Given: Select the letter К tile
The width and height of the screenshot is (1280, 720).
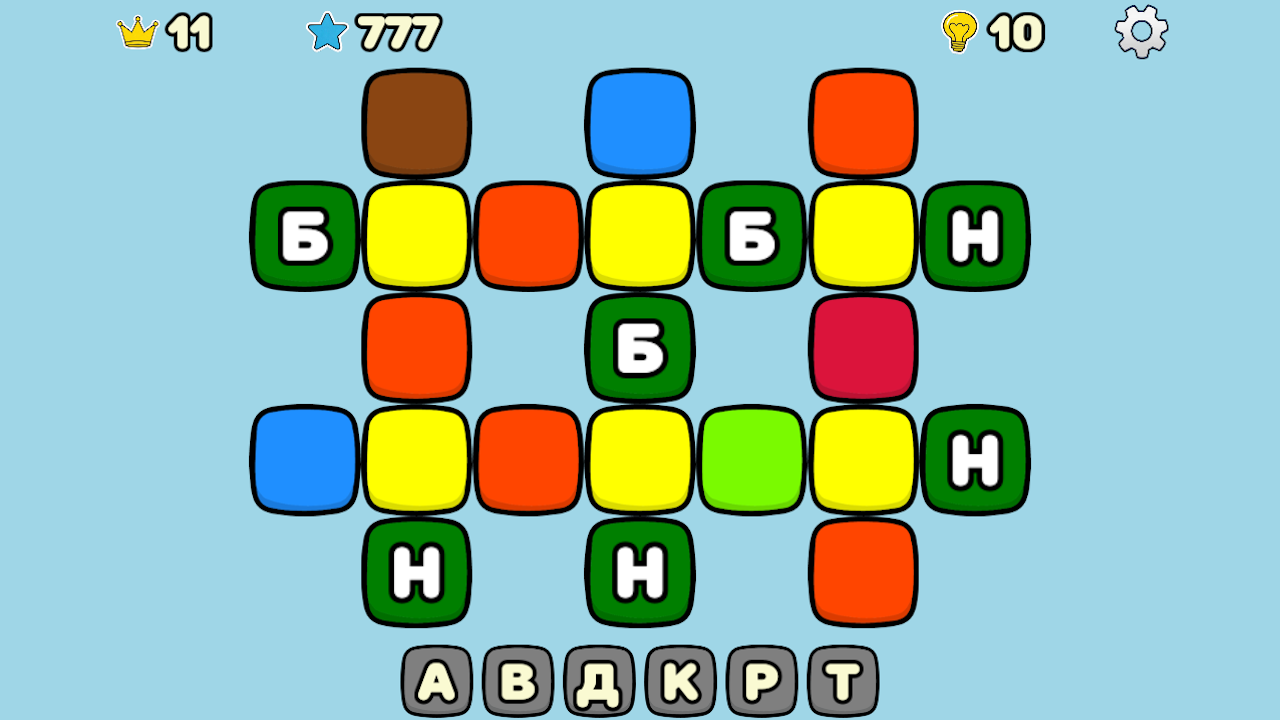Looking at the screenshot, I should tap(681, 681).
